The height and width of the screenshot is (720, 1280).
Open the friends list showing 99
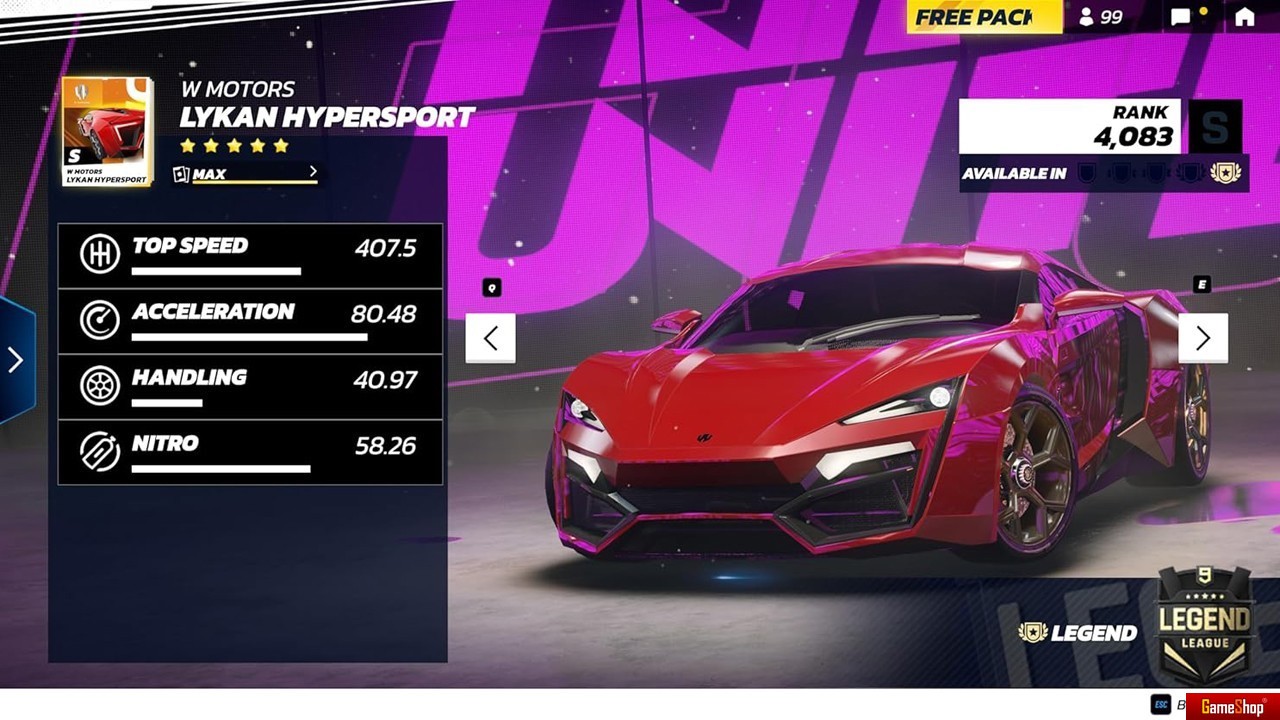click(x=1100, y=17)
